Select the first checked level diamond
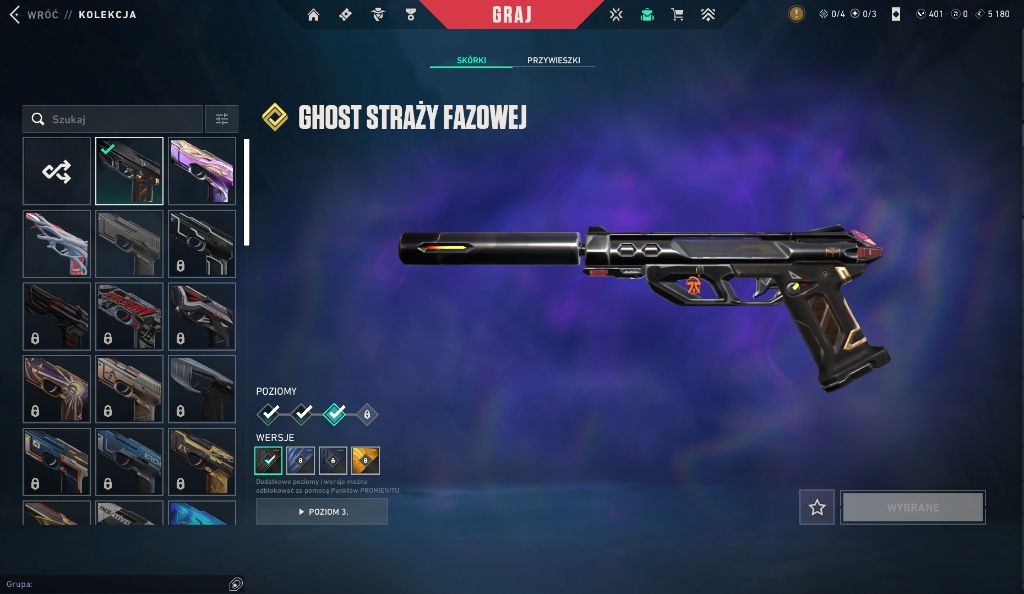Image resolution: width=1024 pixels, height=594 pixels. (x=269, y=412)
